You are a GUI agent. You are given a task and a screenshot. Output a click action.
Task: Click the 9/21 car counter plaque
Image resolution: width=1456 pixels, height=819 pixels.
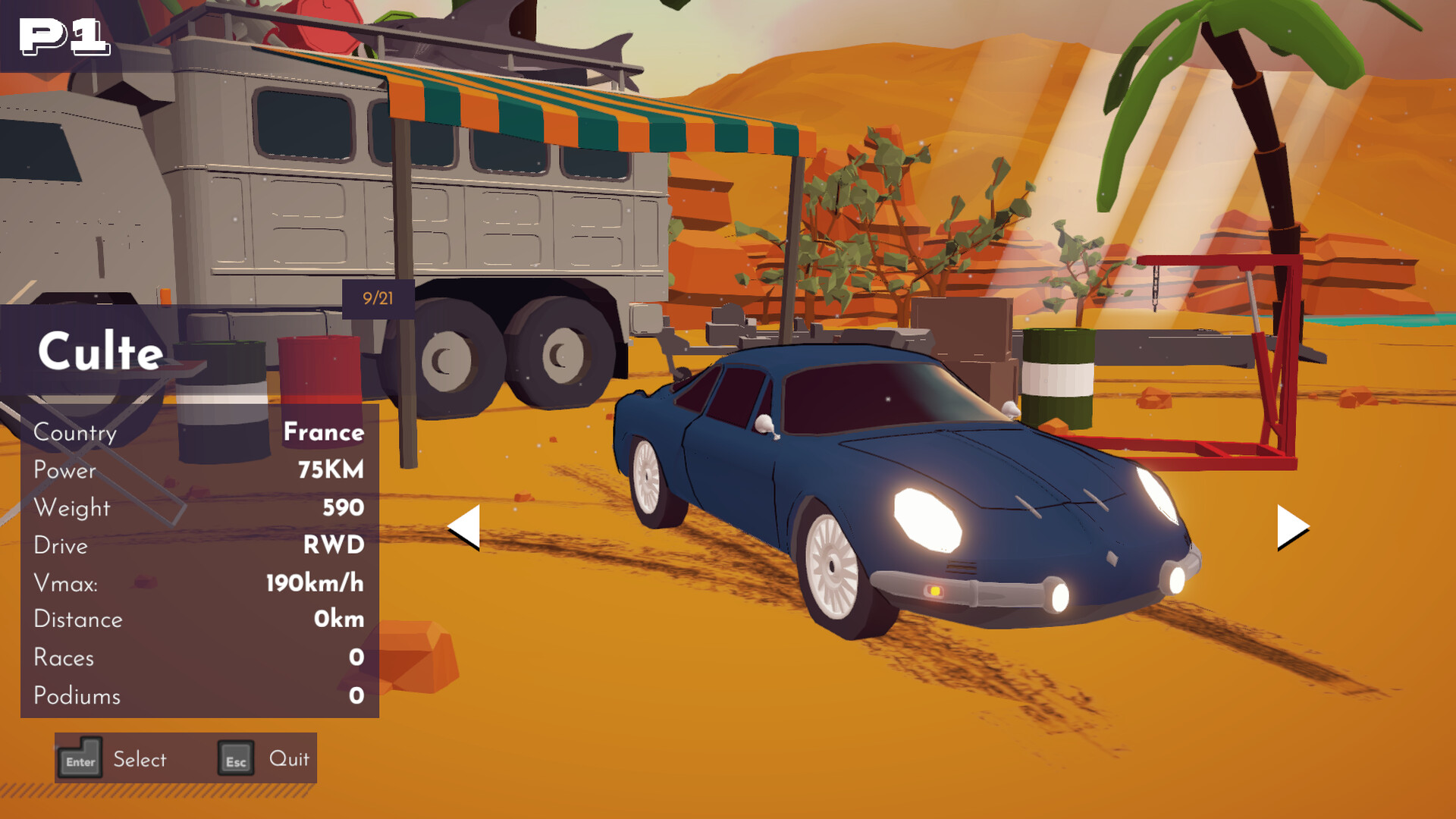(x=377, y=298)
